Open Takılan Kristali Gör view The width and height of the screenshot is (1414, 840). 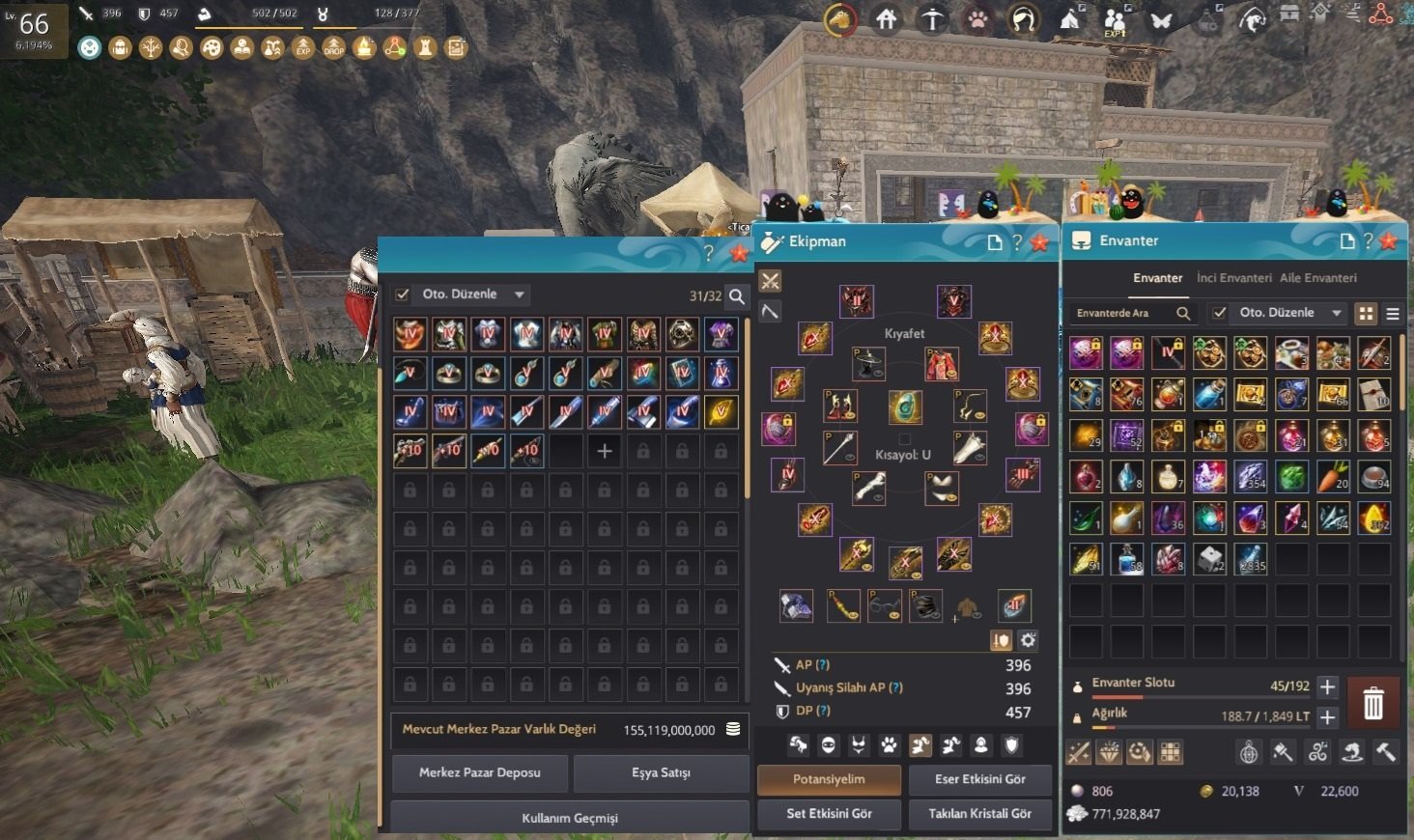coord(979,814)
